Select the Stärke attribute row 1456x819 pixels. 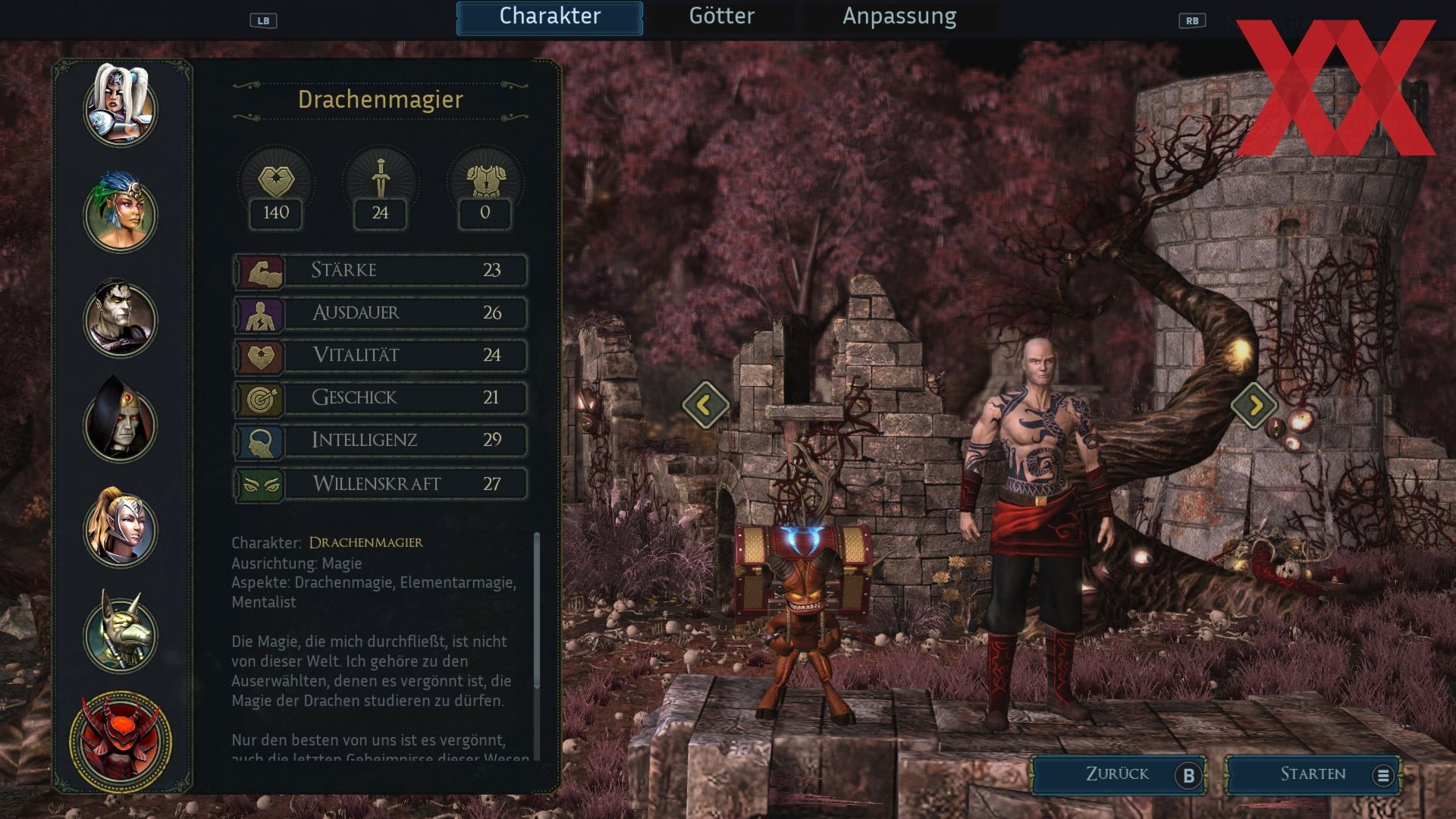click(x=381, y=271)
